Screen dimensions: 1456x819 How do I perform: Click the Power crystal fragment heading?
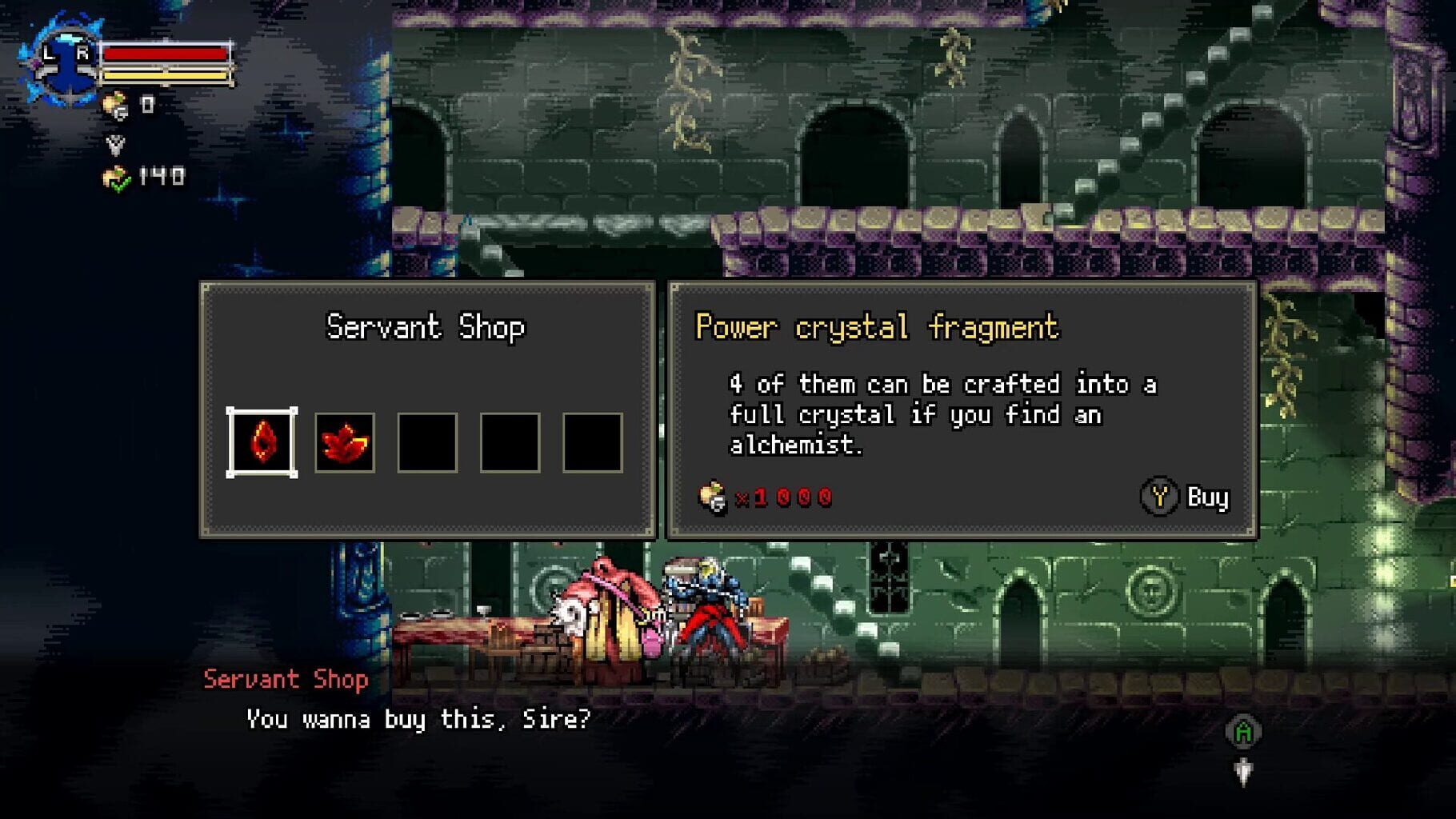click(x=878, y=326)
